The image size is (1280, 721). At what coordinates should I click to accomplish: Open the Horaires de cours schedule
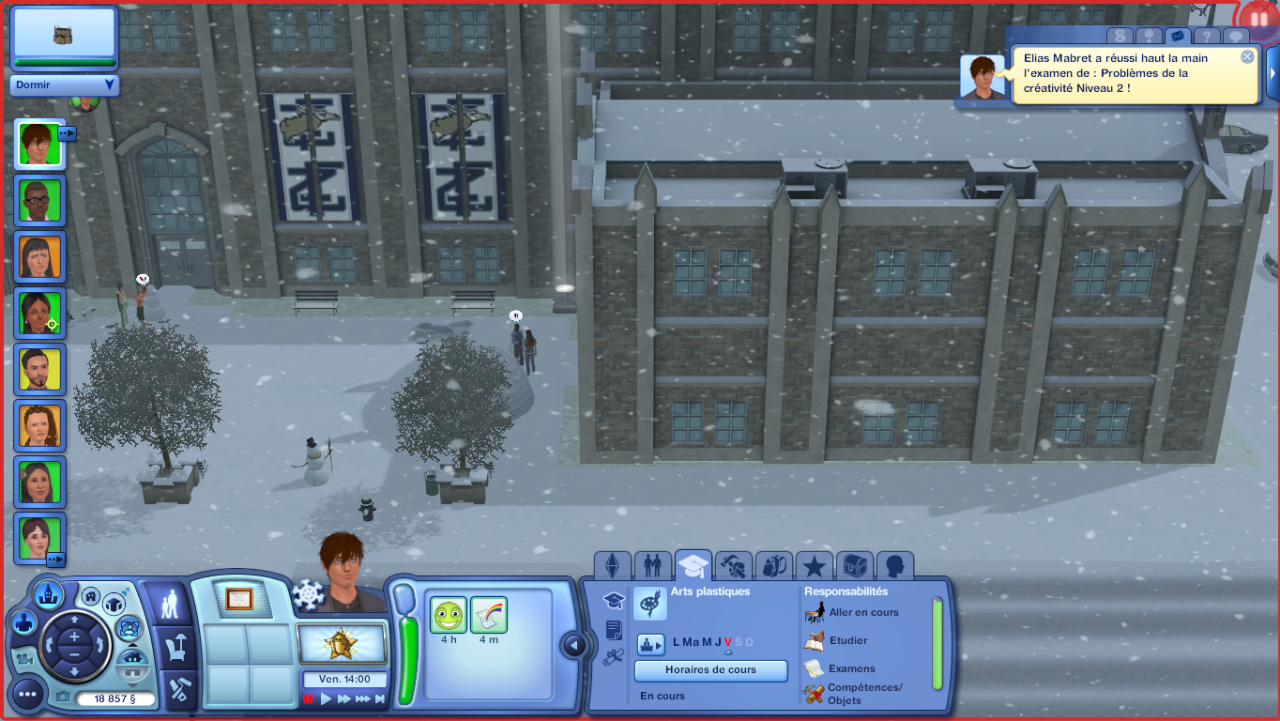[x=711, y=670]
